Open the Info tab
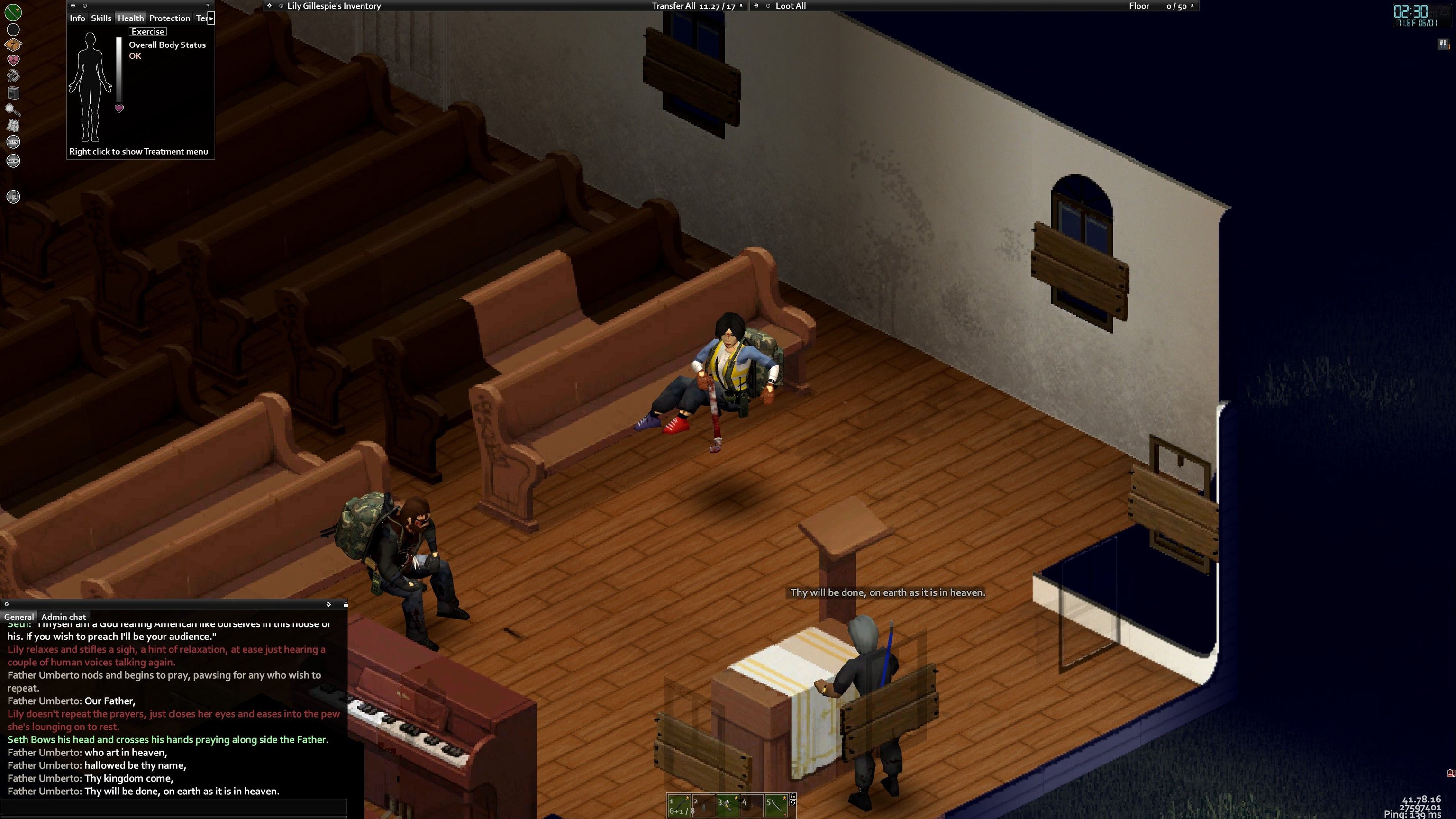1456x819 pixels. [x=77, y=18]
